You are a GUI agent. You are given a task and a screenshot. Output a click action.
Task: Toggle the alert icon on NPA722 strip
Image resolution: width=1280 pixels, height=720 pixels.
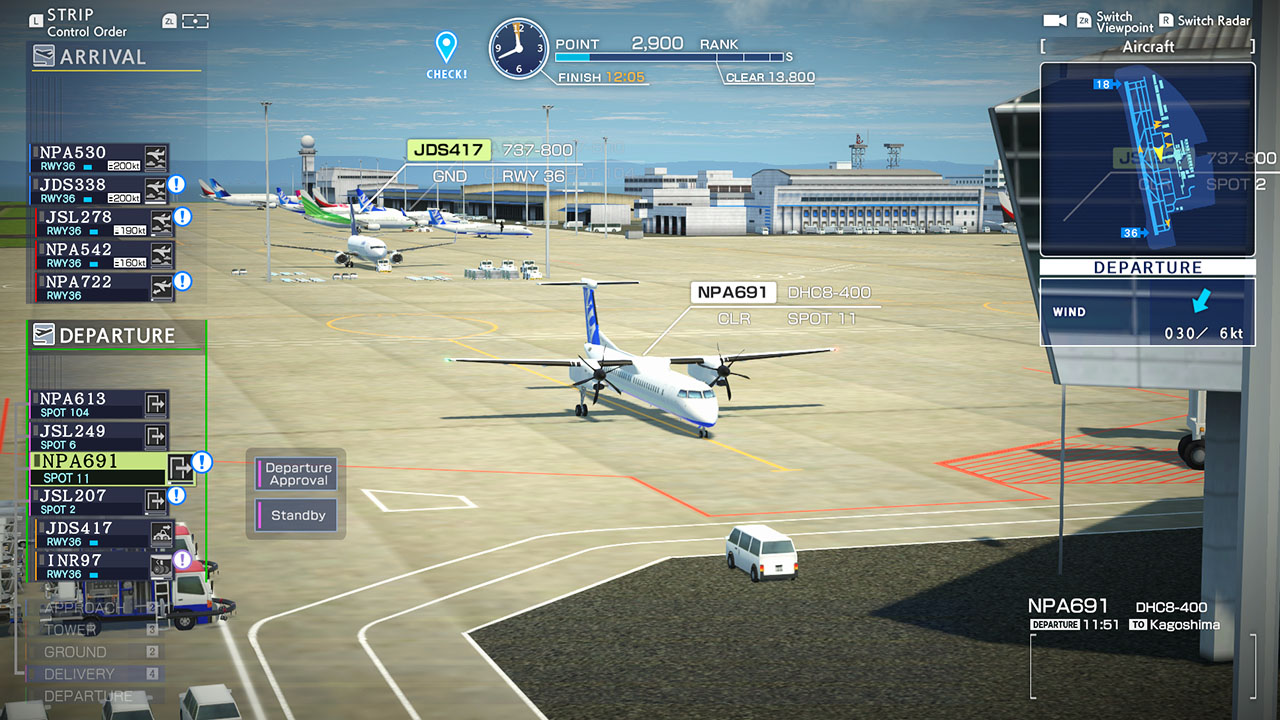click(x=181, y=281)
